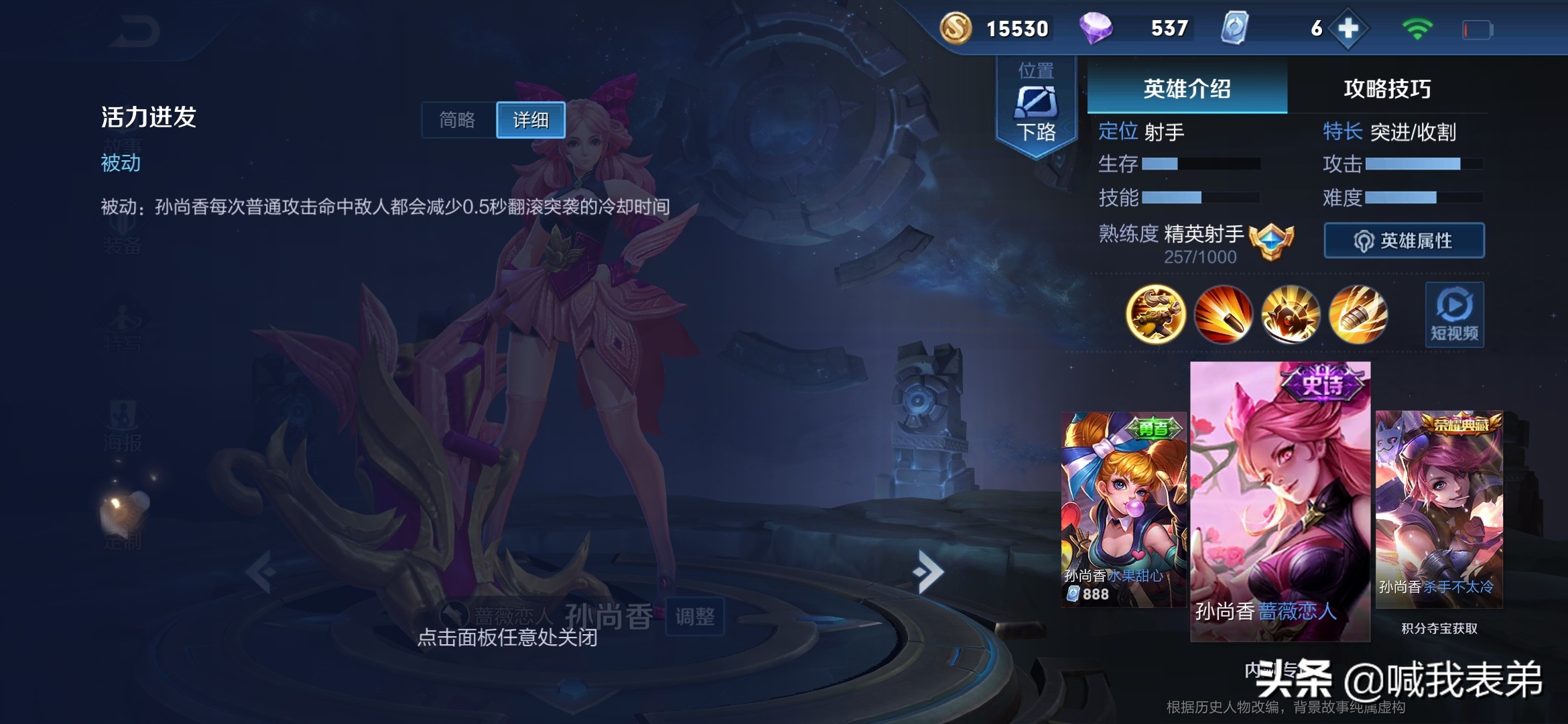The width and height of the screenshot is (1568, 724).
Task: Keep 详细 detailed mode selected
Action: (x=529, y=120)
